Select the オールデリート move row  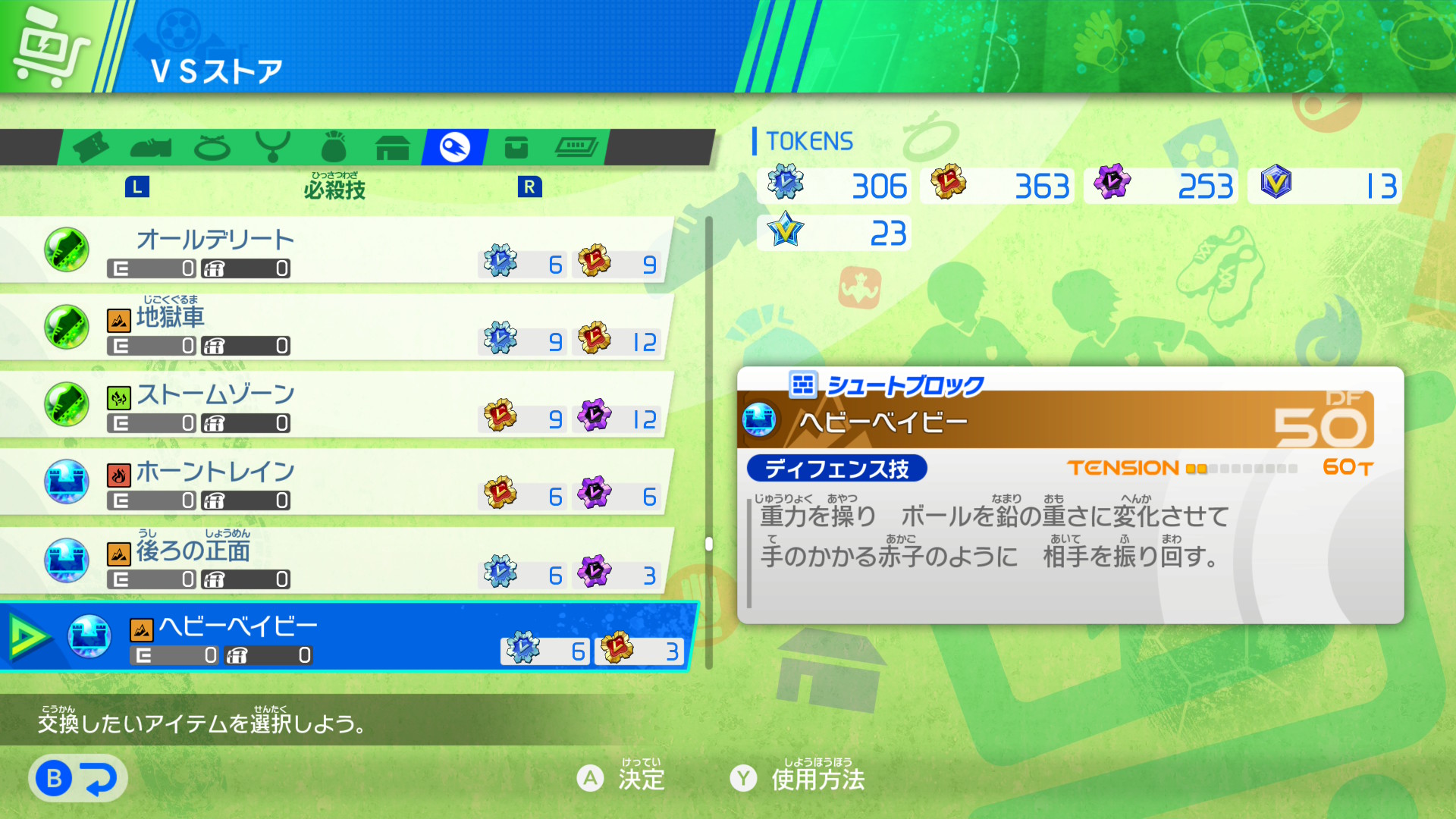[x=334, y=250]
